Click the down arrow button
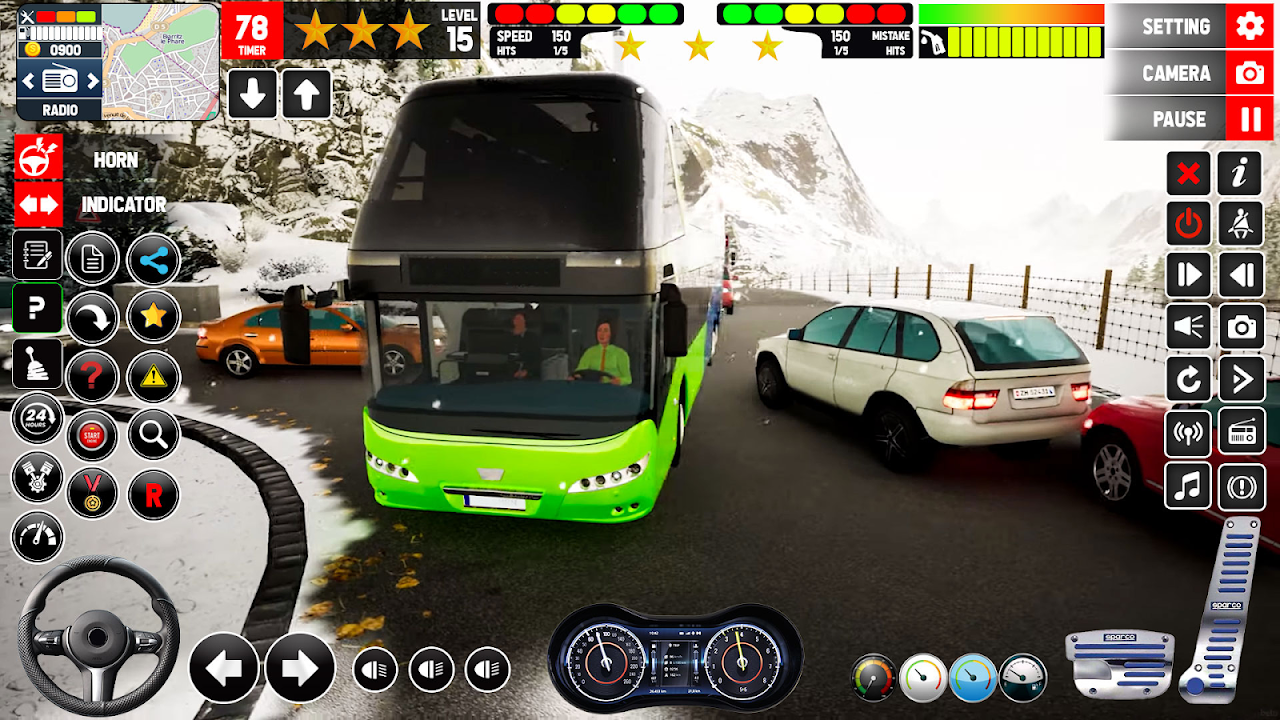The width and height of the screenshot is (1280, 720). tap(253, 94)
